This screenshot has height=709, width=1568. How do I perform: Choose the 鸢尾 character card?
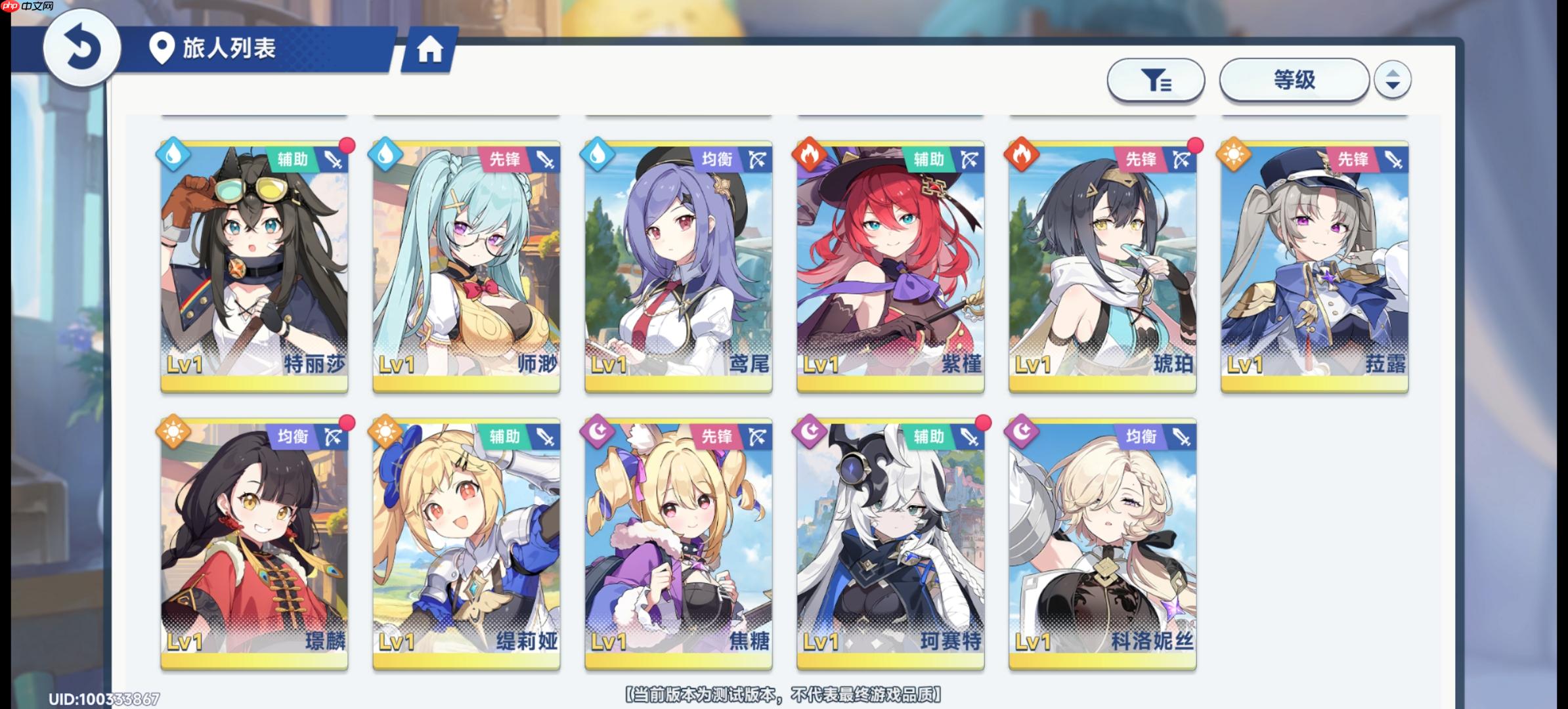pos(678,266)
